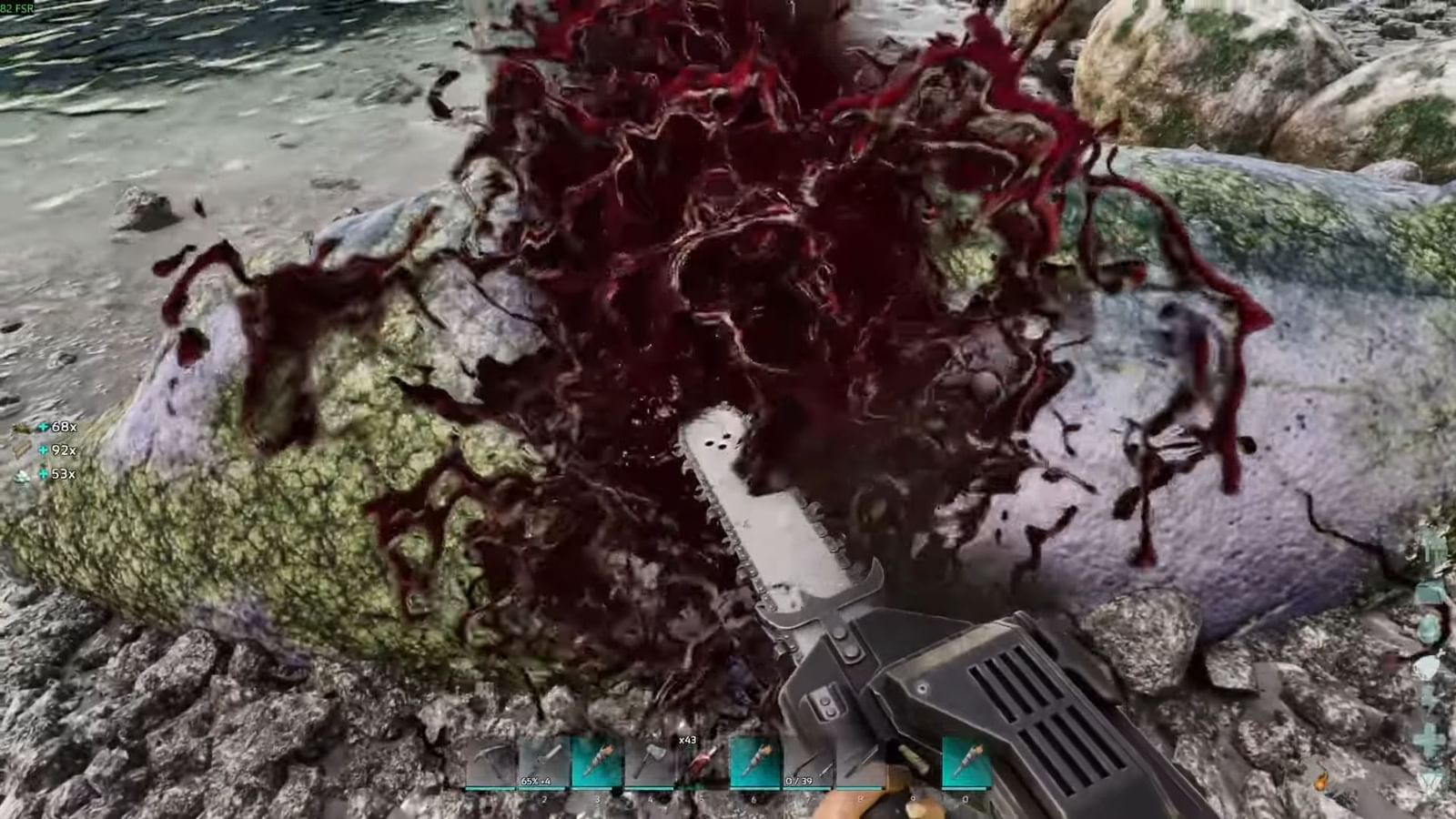Screen dimensions: 1456x819
Task: Expand the chevron at bottom of right sidebar
Action: (x=1429, y=780)
